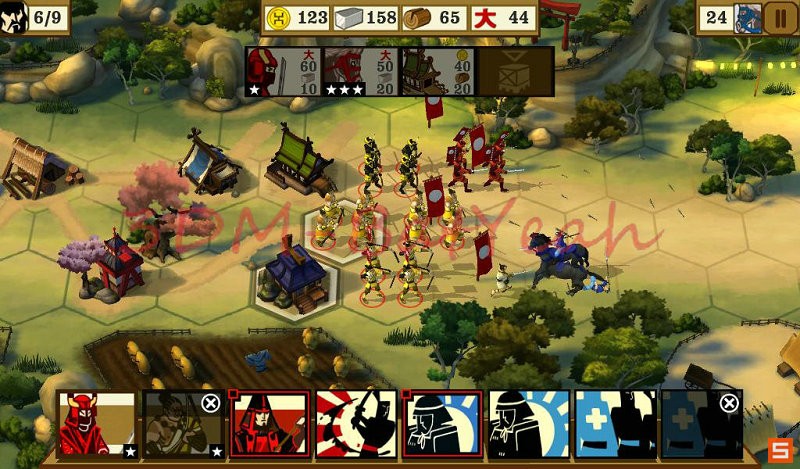Build the pagoda building costing 40 gold
This screenshot has width=800, height=469.
[x=437, y=71]
